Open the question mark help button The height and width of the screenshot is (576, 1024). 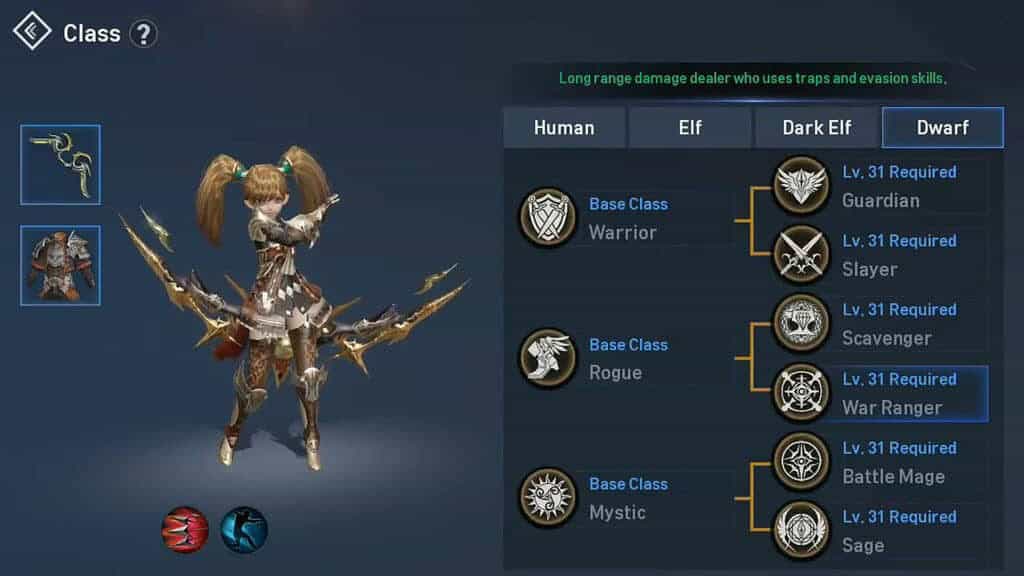144,34
